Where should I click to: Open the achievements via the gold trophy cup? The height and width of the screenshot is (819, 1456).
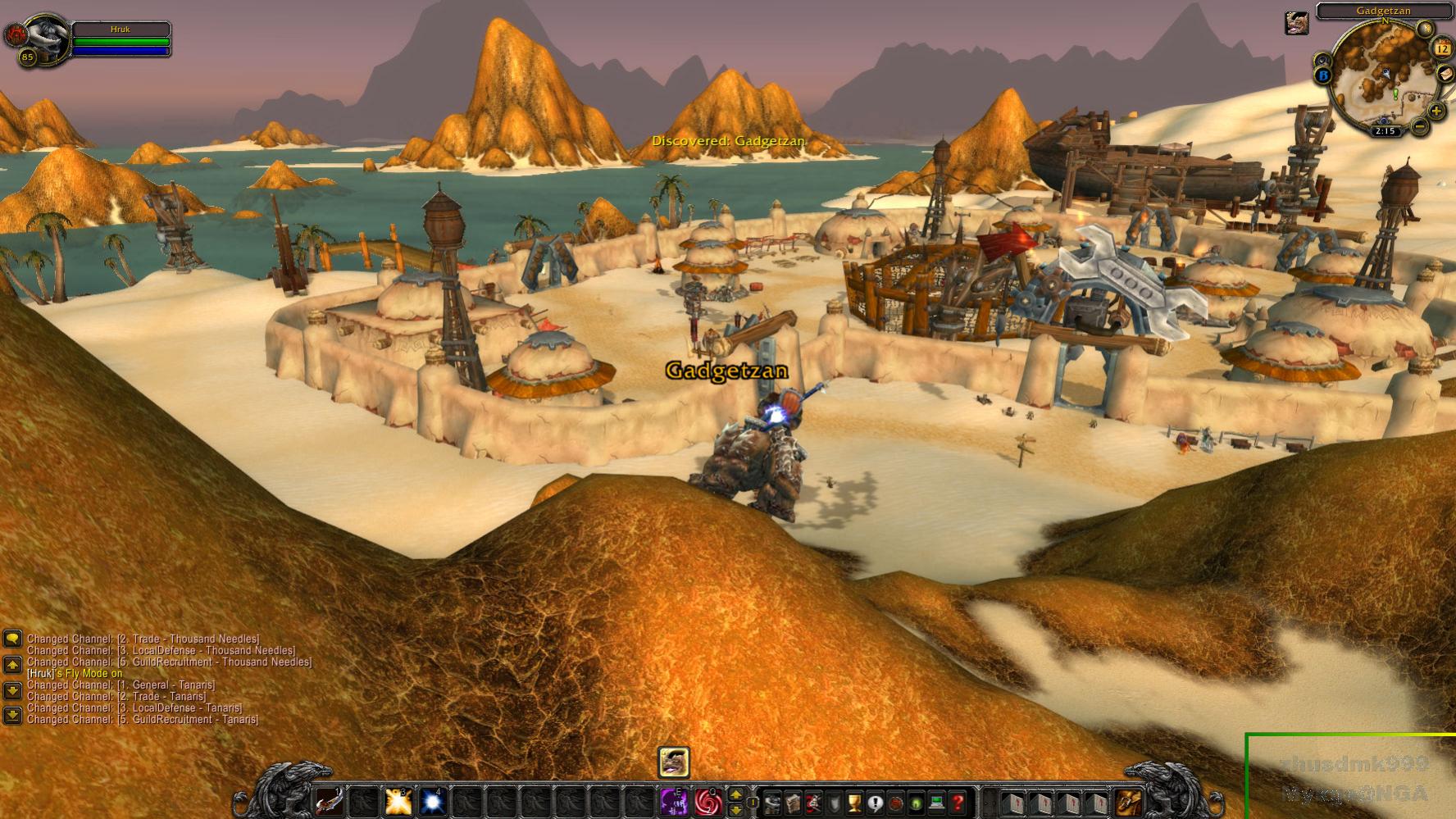(x=853, y=803)
